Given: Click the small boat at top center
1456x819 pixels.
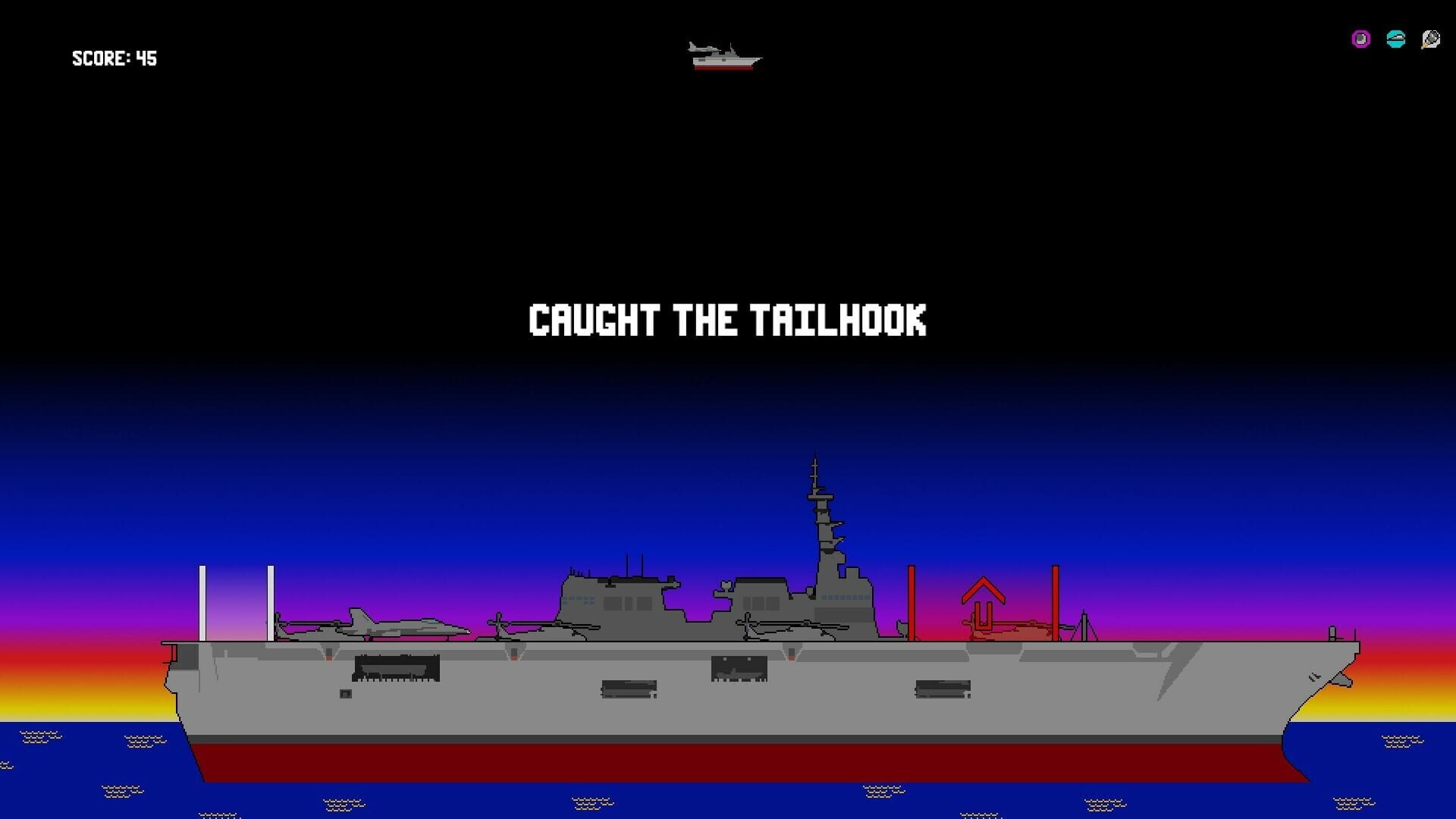Looking at the screenshot, I should pos(726,64).
